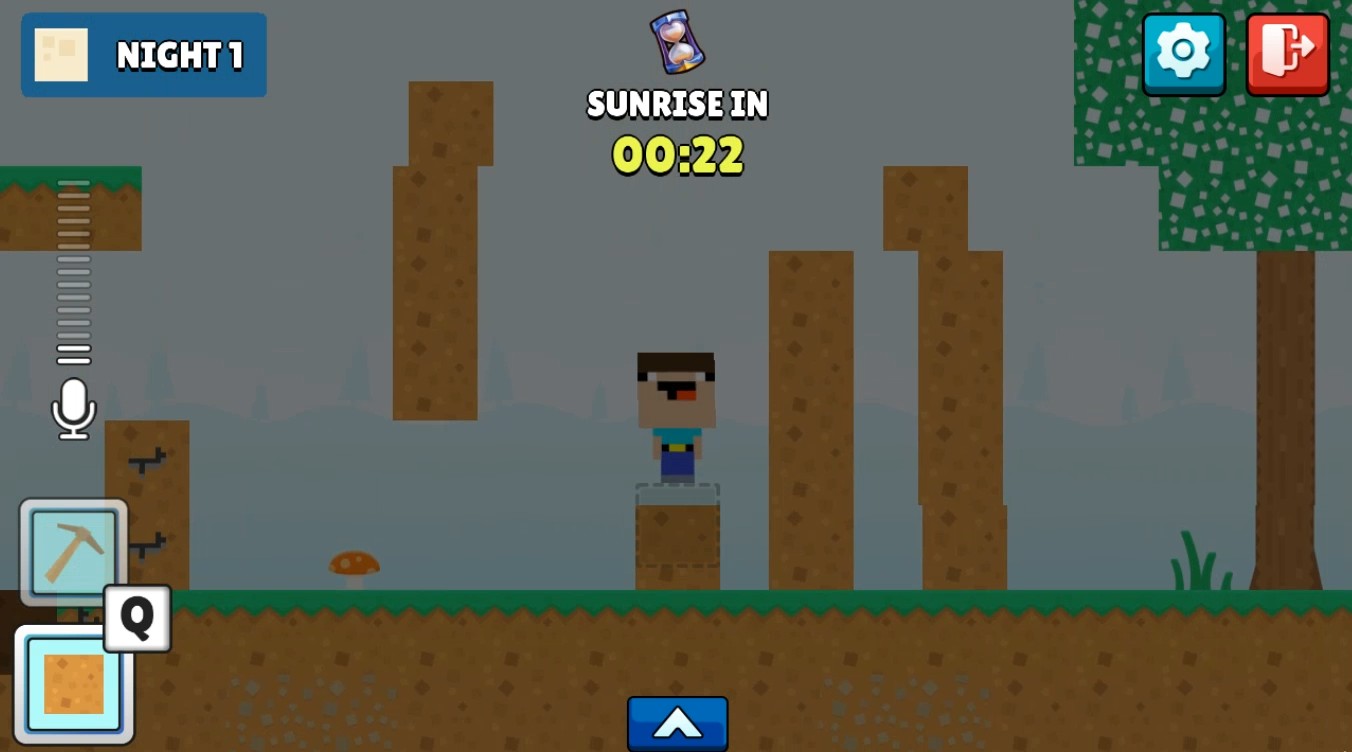This screenshot has width=1352, height=752.
Task: Toggle the microphone mute
Action: point(72,408)
